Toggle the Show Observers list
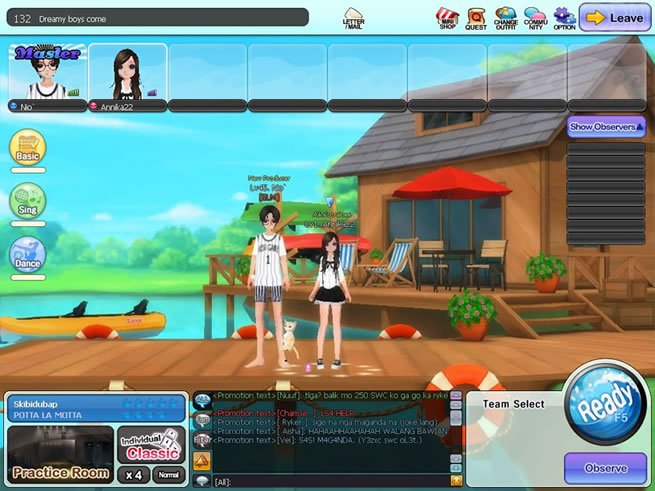This screenshot has width=655, height=491. (x=606, y=127)
